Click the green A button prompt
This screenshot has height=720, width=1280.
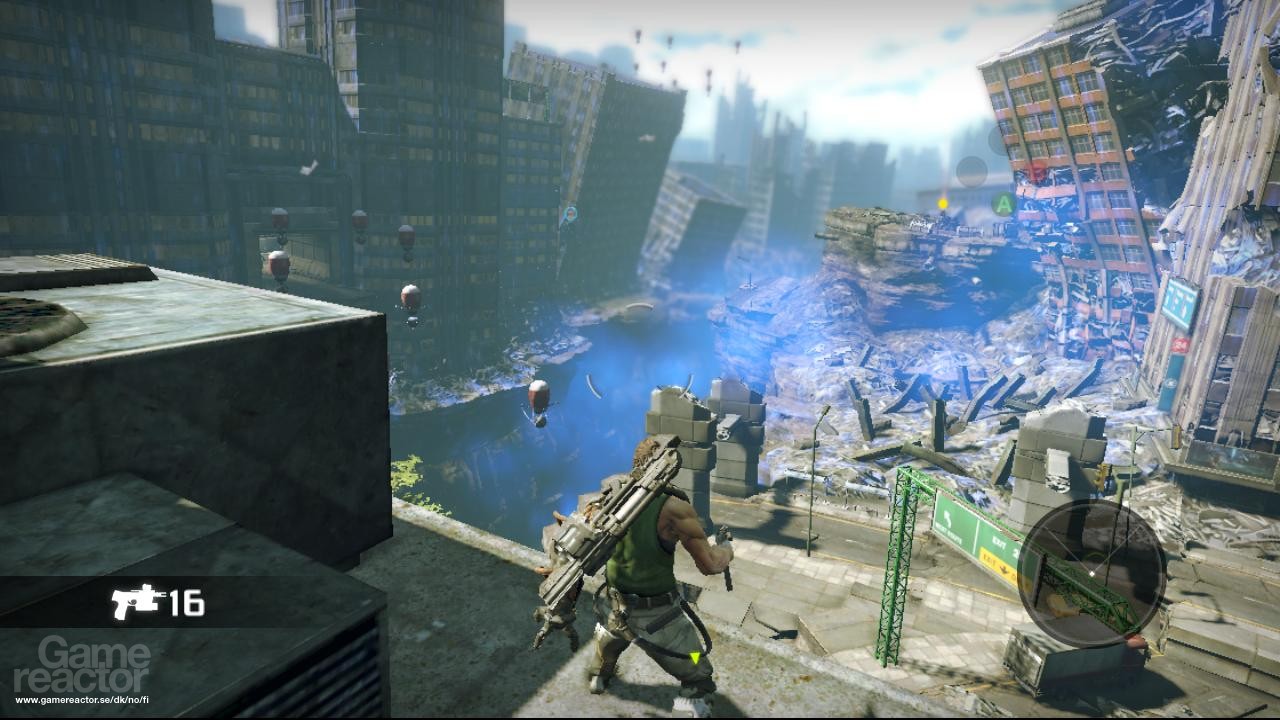click(1003, 203)
